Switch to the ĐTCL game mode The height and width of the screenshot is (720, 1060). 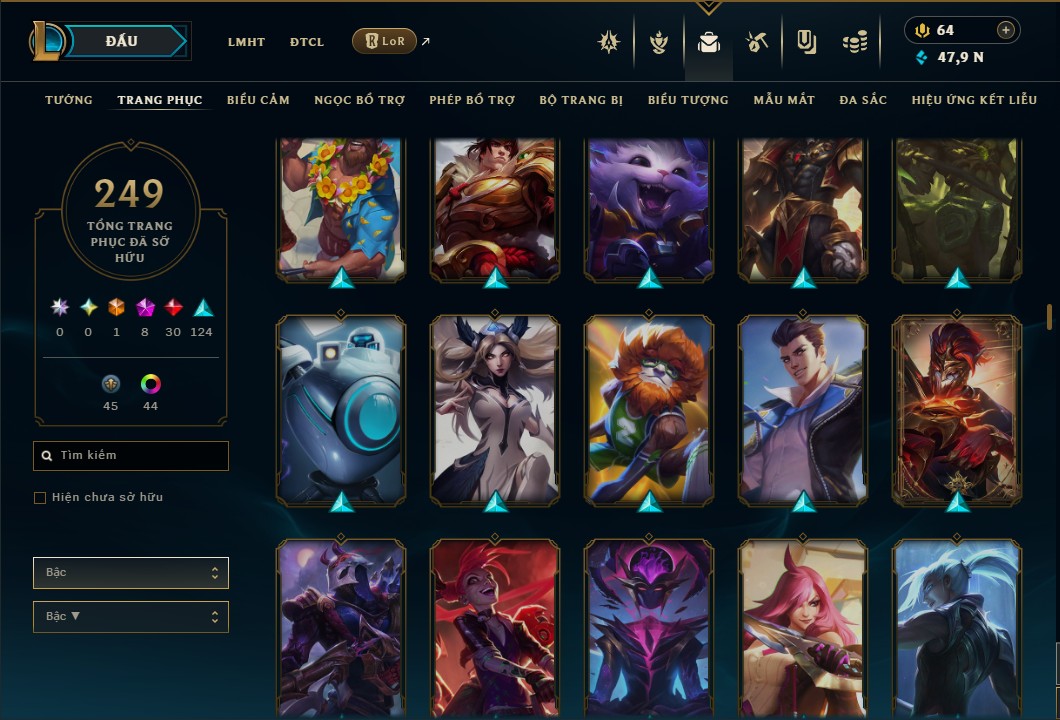coord(307,42)
